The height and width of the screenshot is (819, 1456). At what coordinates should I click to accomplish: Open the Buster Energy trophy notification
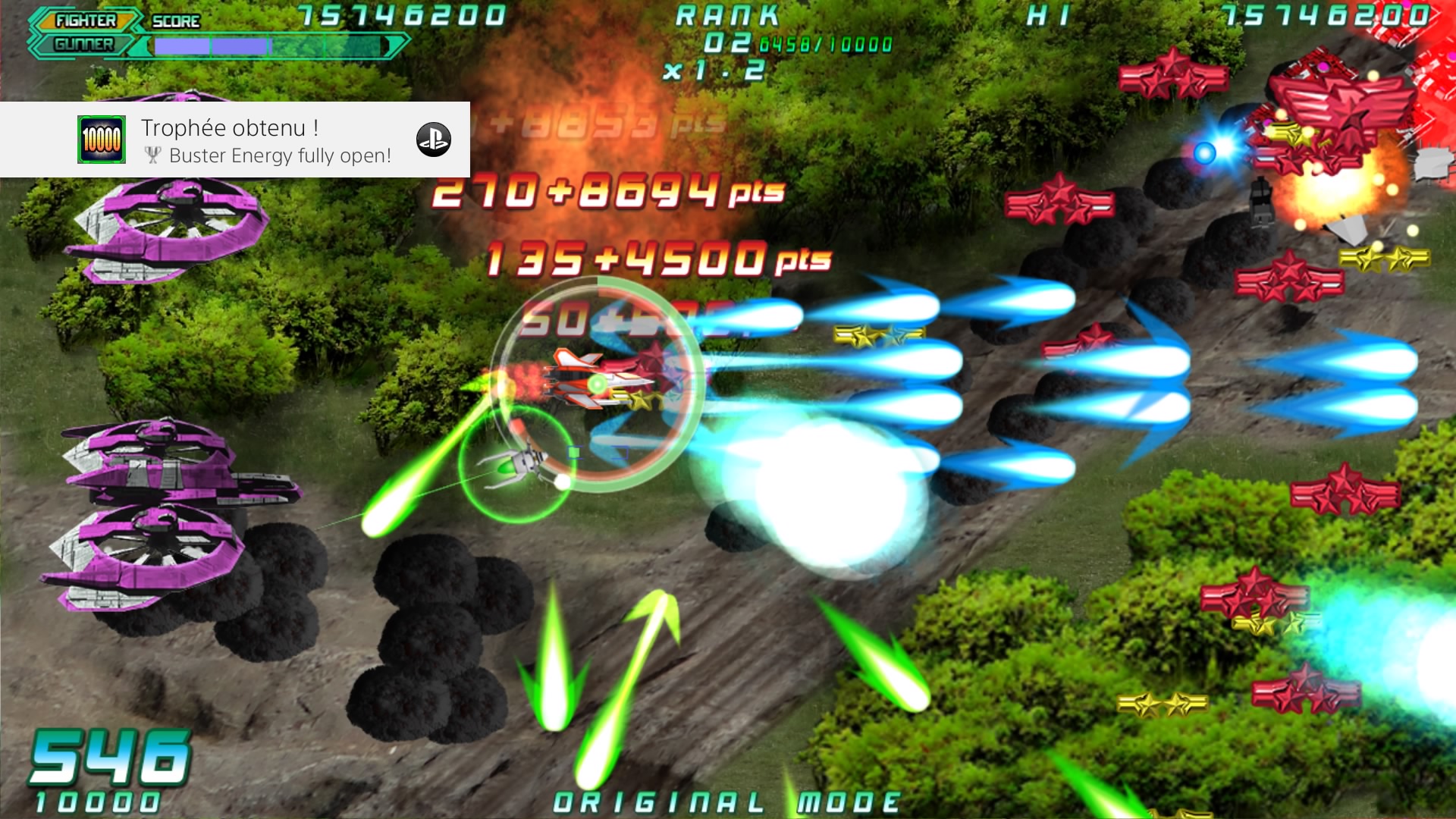point(265,141)
